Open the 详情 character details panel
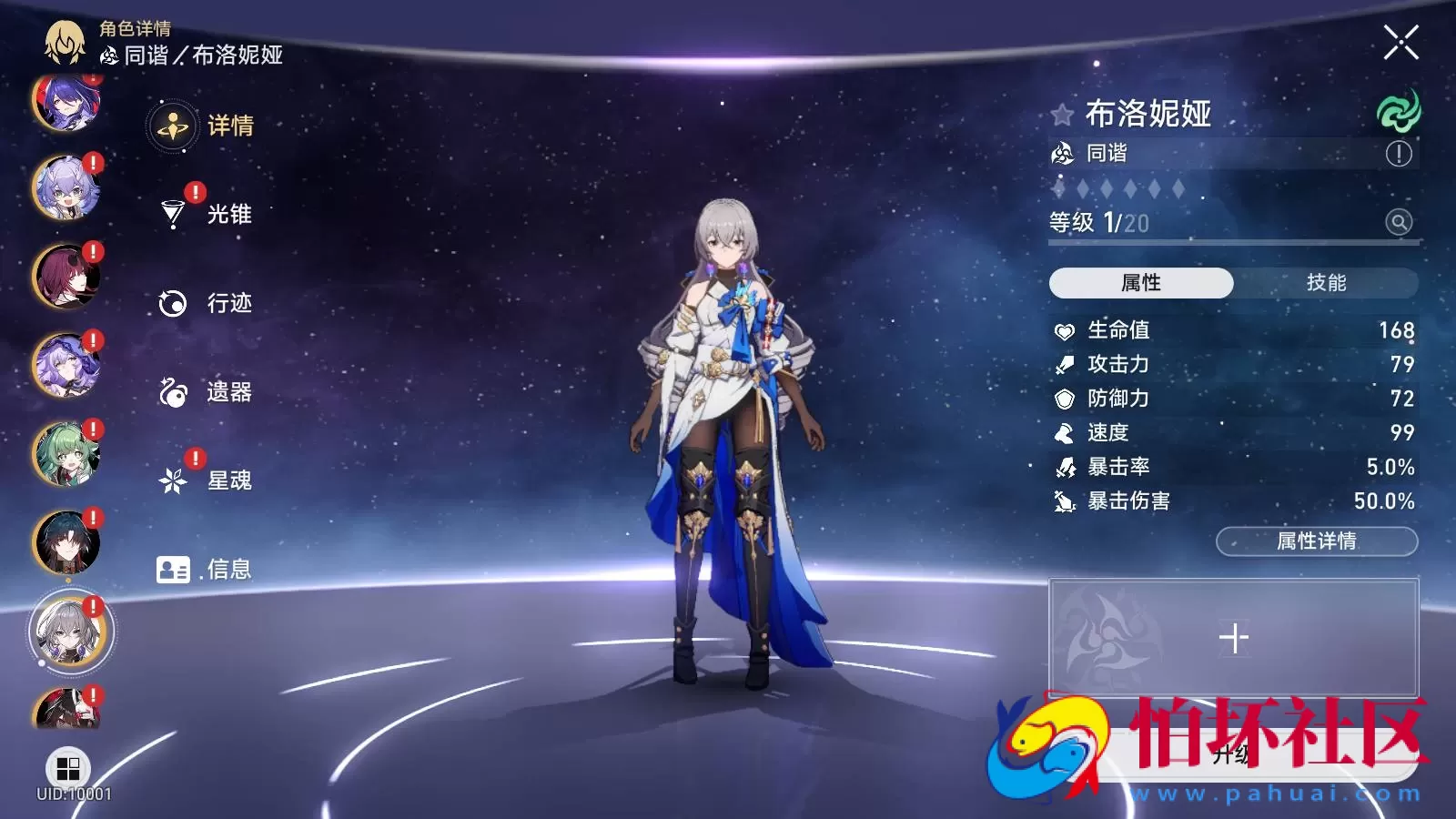1456x819 pixels. click(229, 127)
